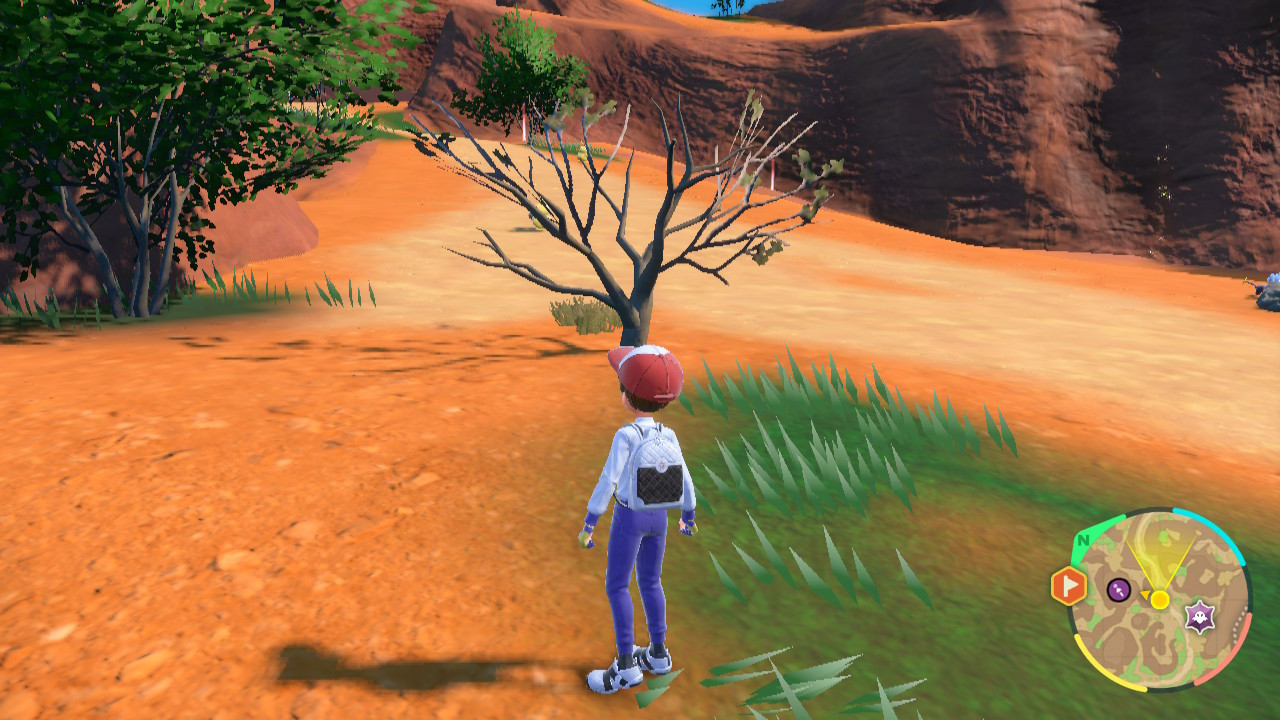Screen dimensions: 1280x720
Task: Select the orange flag destination marker on minimap
Action: point(1066,585)
